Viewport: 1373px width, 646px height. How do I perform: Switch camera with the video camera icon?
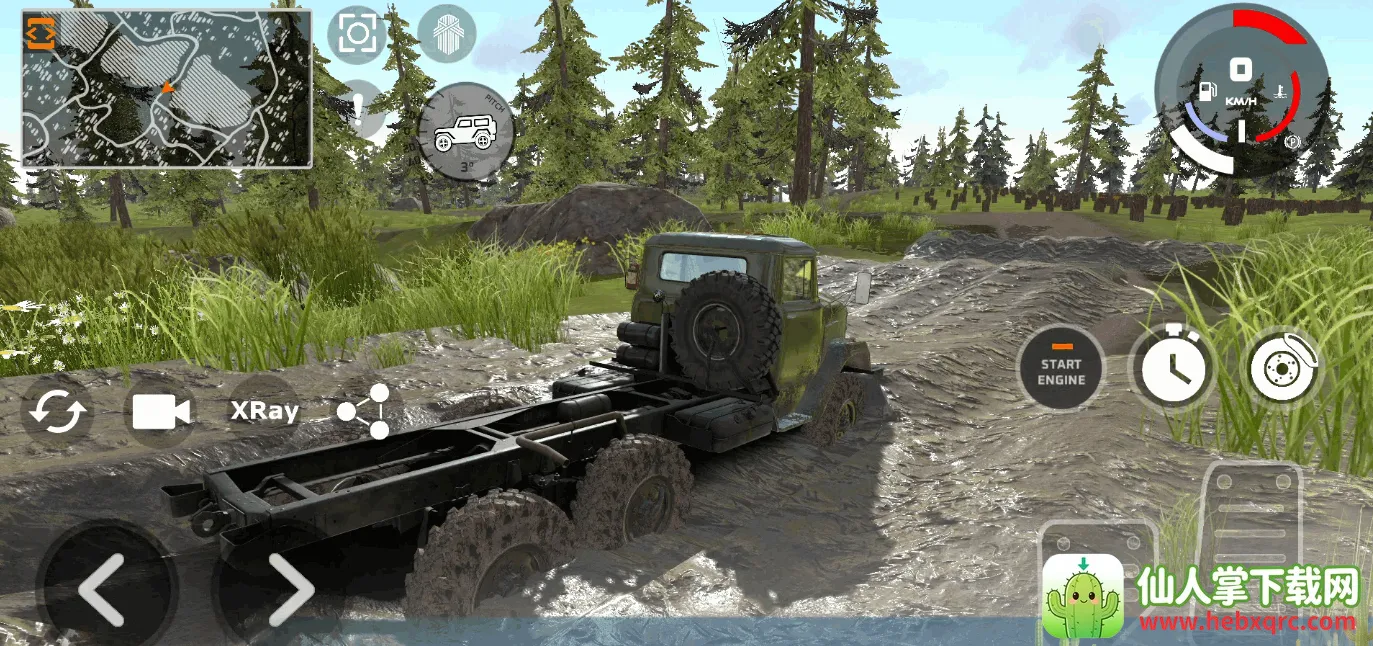click(x=161, y=411)
